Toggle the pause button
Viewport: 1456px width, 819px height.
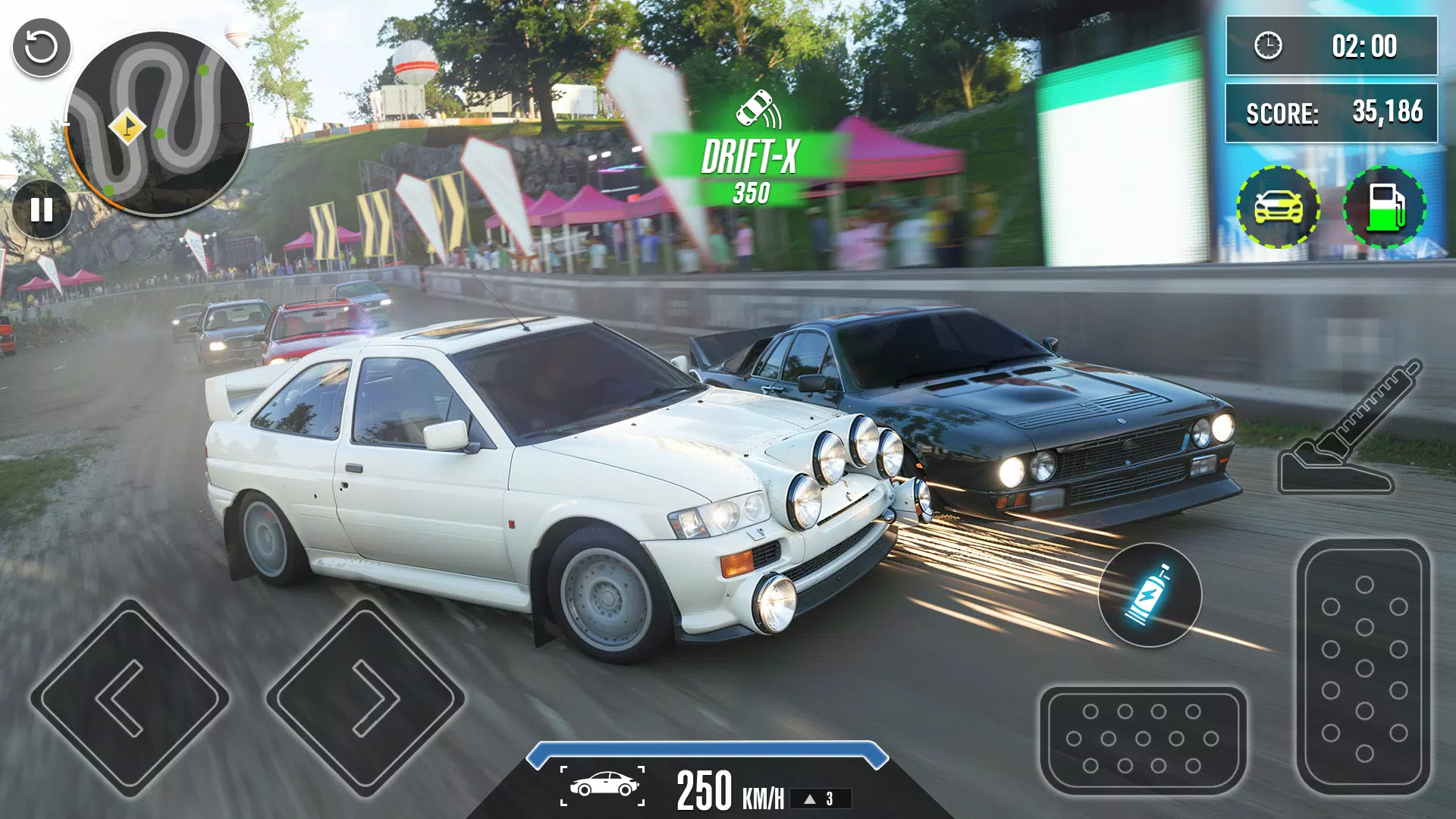42,206
